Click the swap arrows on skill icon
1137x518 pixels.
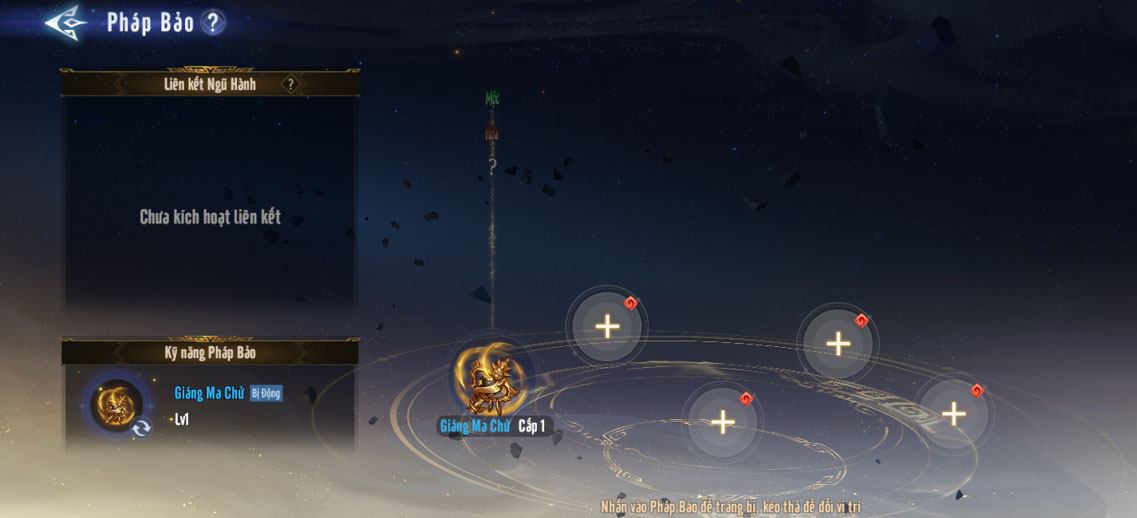click(x=142, y=428)
